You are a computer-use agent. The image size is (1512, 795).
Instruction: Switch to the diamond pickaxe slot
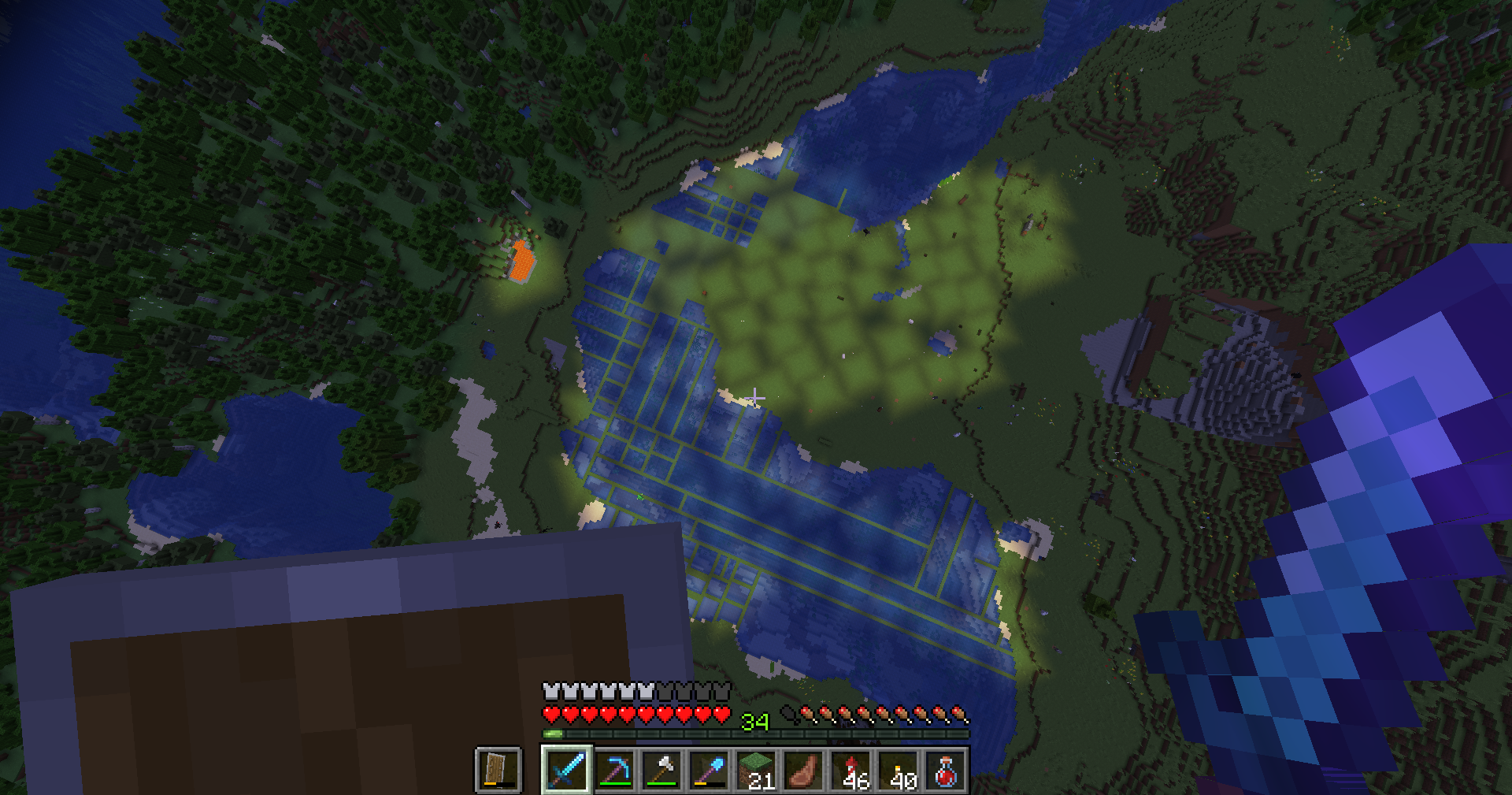coord(614,770)
